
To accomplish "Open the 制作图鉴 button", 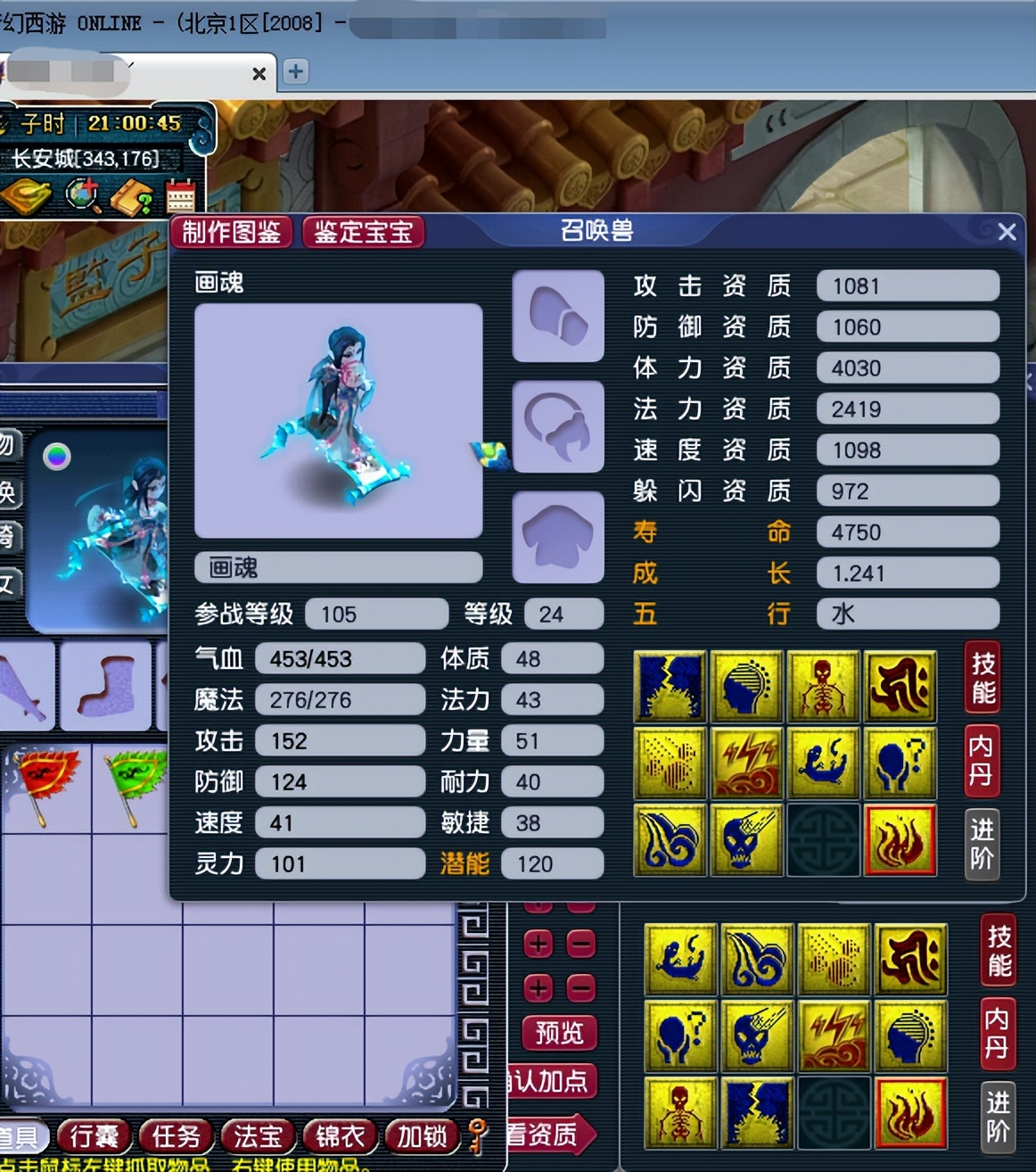I will click(x=231, y=233).
